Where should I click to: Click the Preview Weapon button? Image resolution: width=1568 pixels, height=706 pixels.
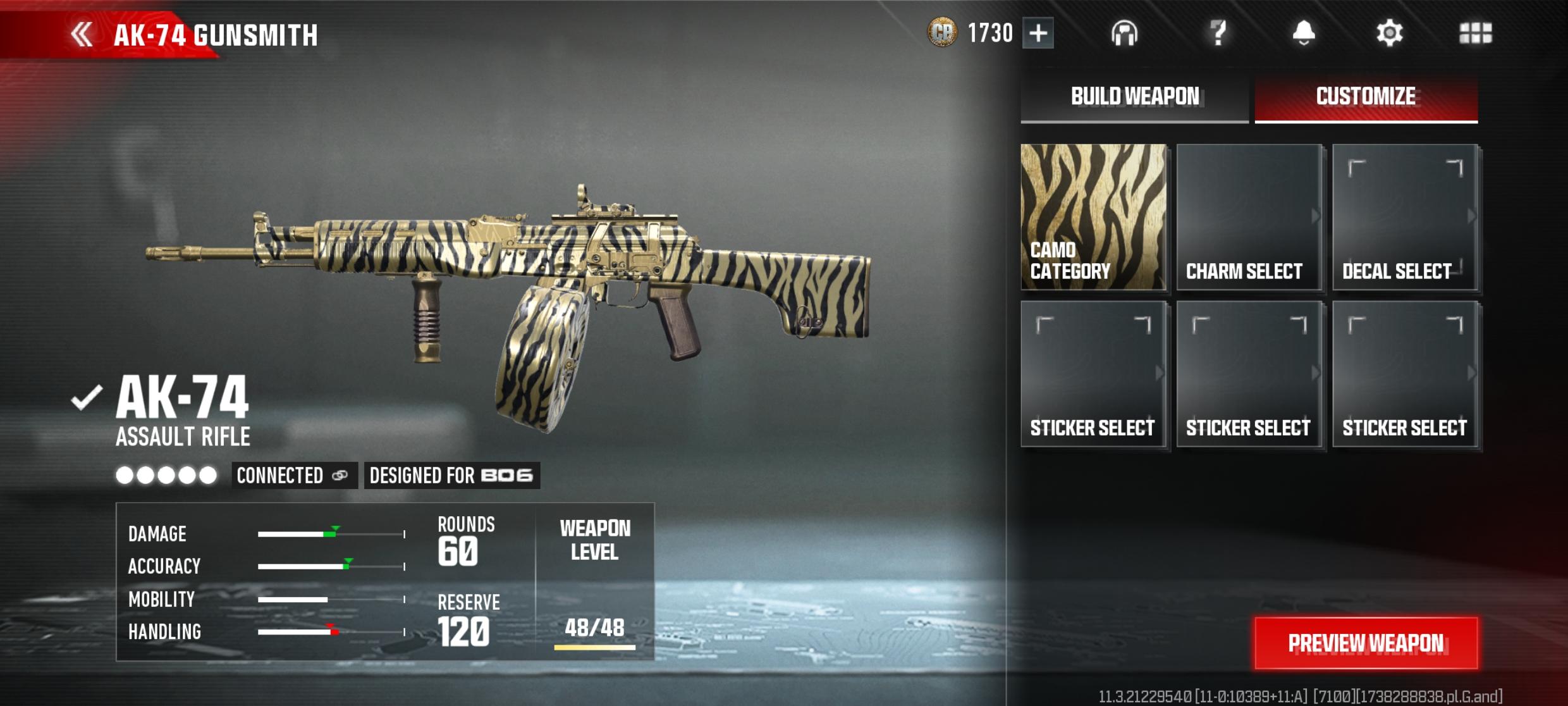(x=1366, y=643)
